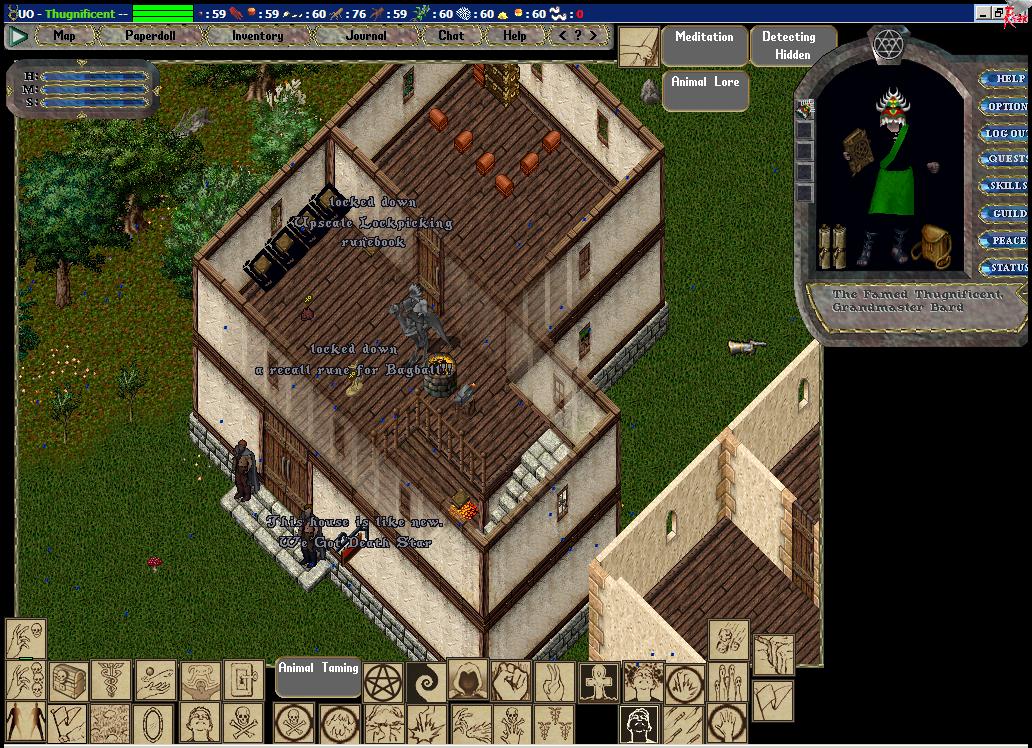
Task: Open the SKILLS list from the paperdoll
Action: tap(1005, 186)
